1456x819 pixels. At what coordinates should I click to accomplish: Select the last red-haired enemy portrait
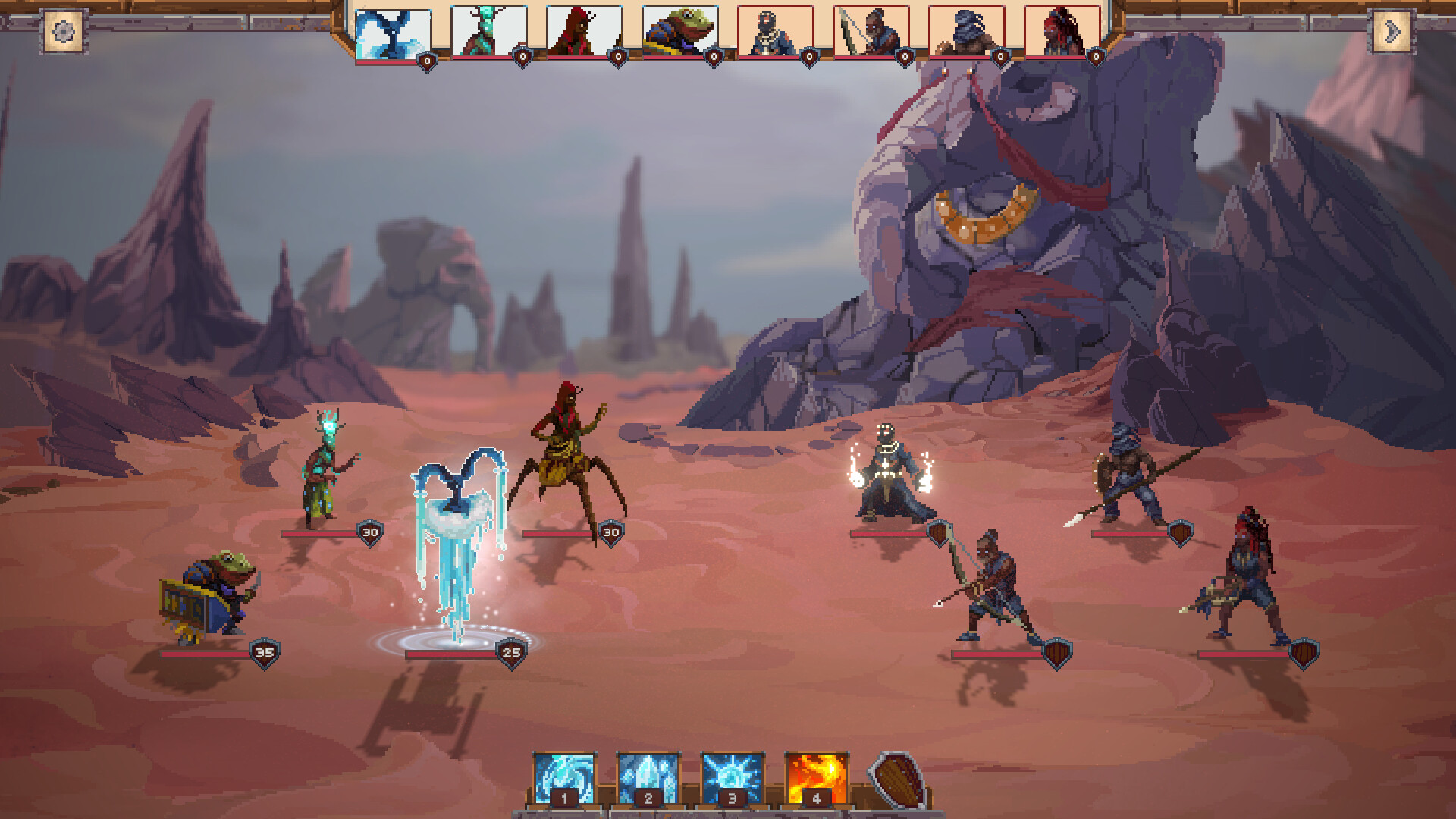(x=1061, y=31)
